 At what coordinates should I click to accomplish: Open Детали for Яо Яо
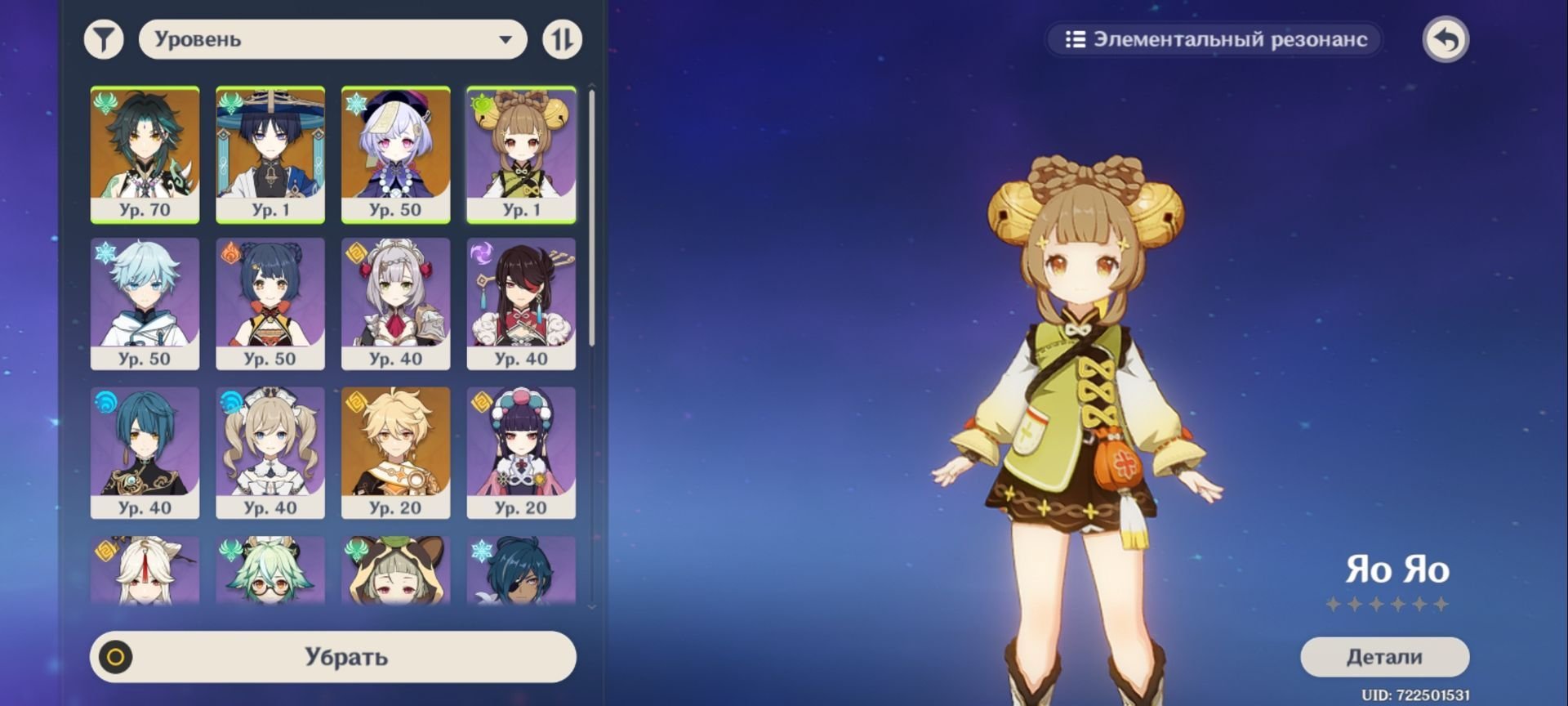[x=1384, y=657]
